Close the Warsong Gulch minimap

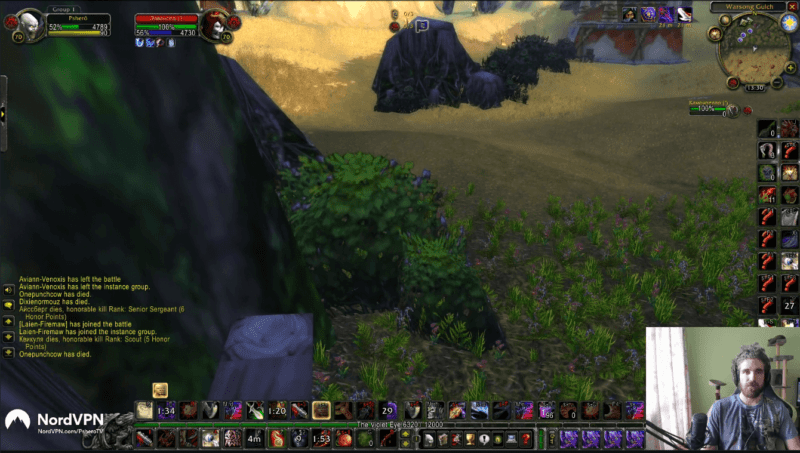click(793, 7)
